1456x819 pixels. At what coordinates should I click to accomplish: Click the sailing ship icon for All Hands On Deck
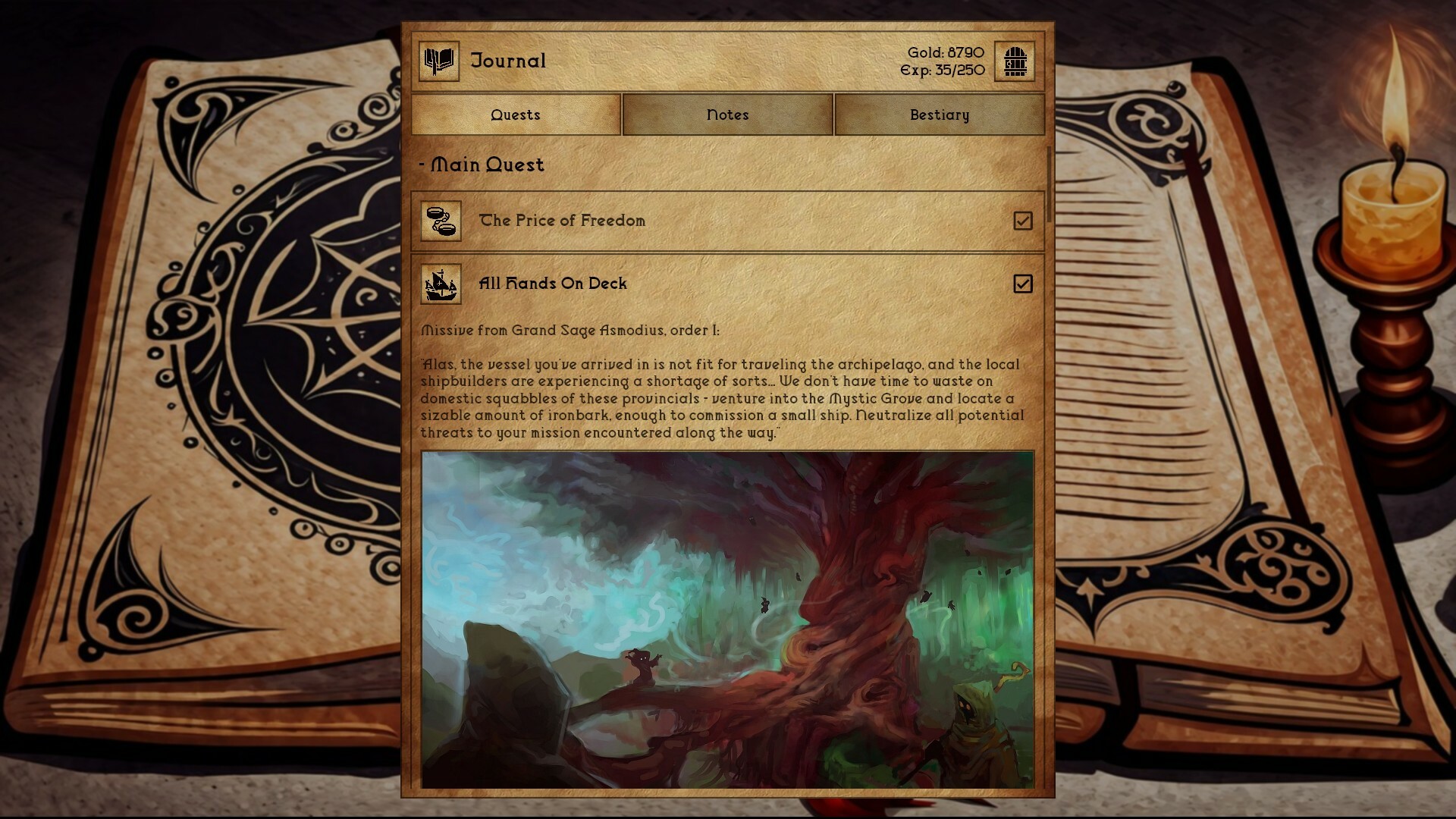(x=440, y=284)
